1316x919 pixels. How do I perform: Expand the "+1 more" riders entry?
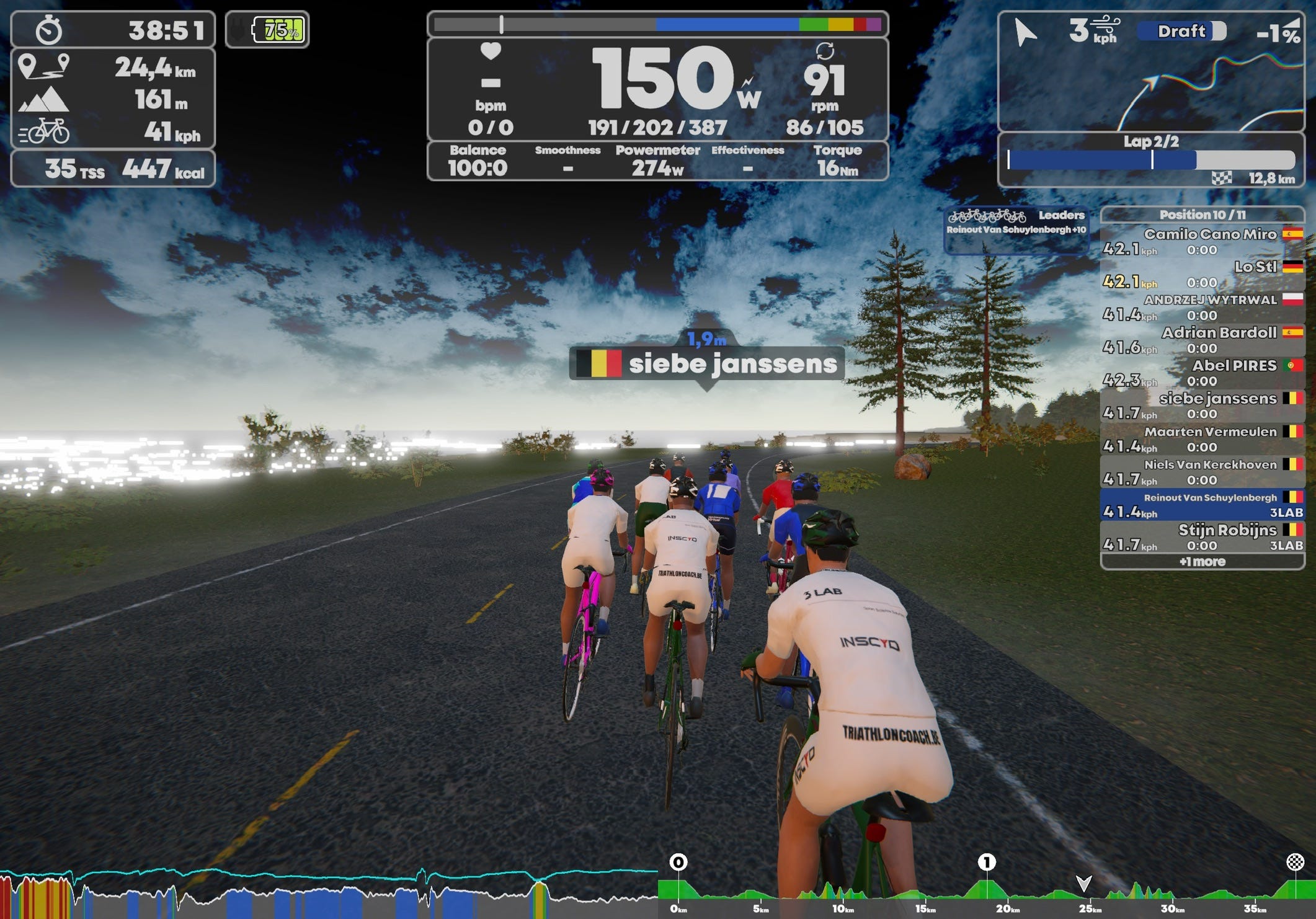[x=1202, y=562]
